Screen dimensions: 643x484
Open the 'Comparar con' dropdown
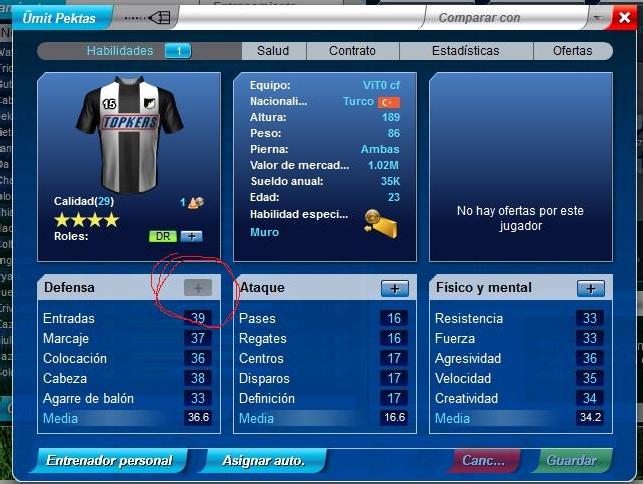(x=595, y=18)
